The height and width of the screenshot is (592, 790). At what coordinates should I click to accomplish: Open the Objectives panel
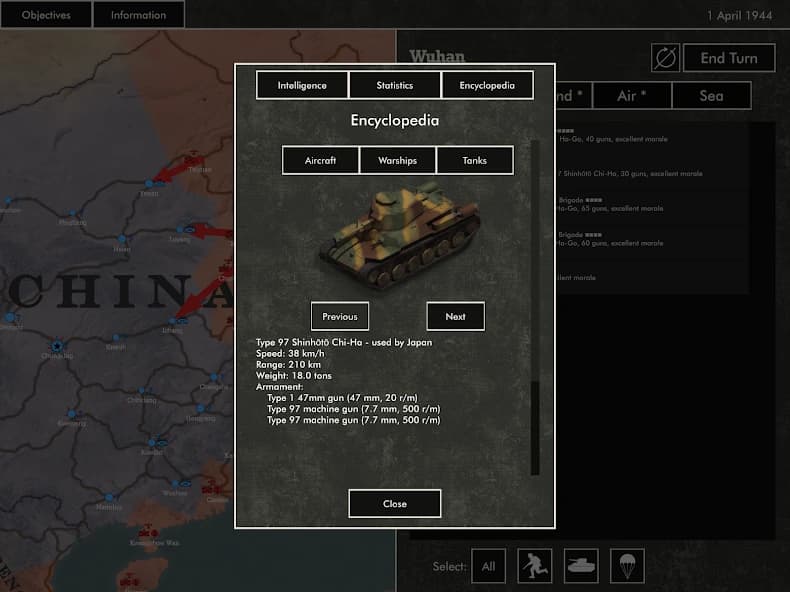46,15
